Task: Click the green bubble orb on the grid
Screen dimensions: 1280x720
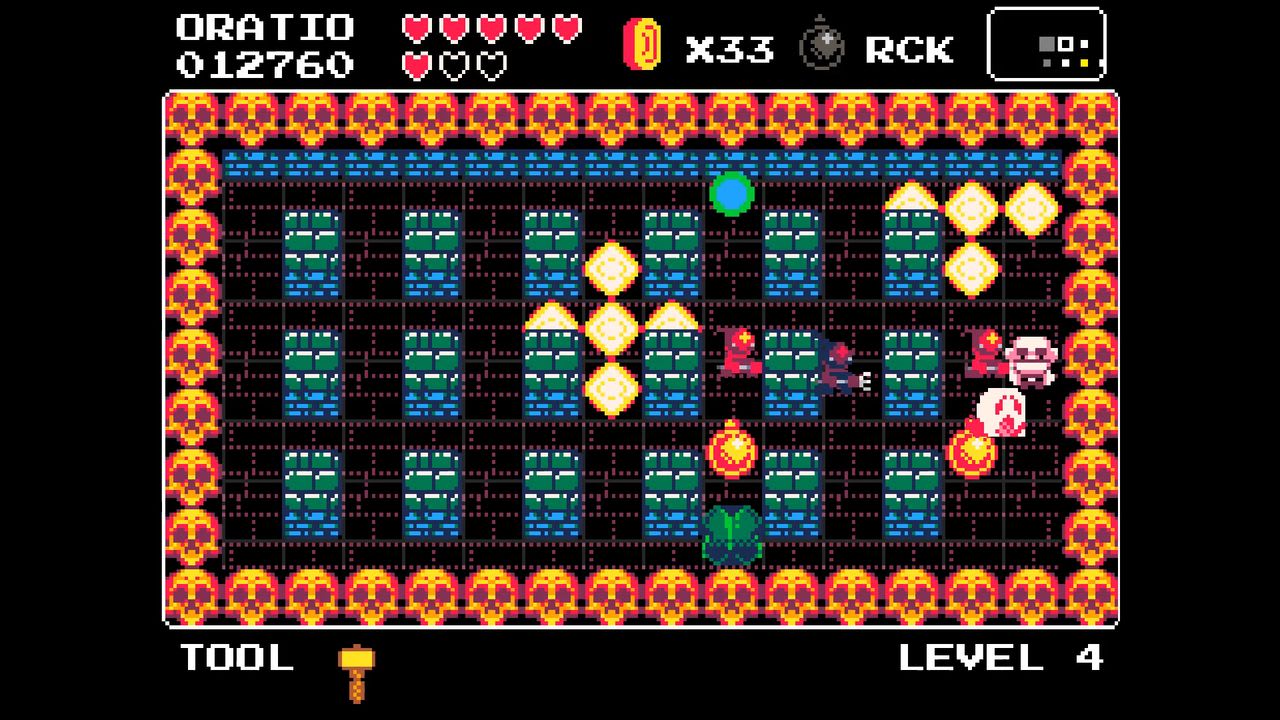Action: [731, 196]
